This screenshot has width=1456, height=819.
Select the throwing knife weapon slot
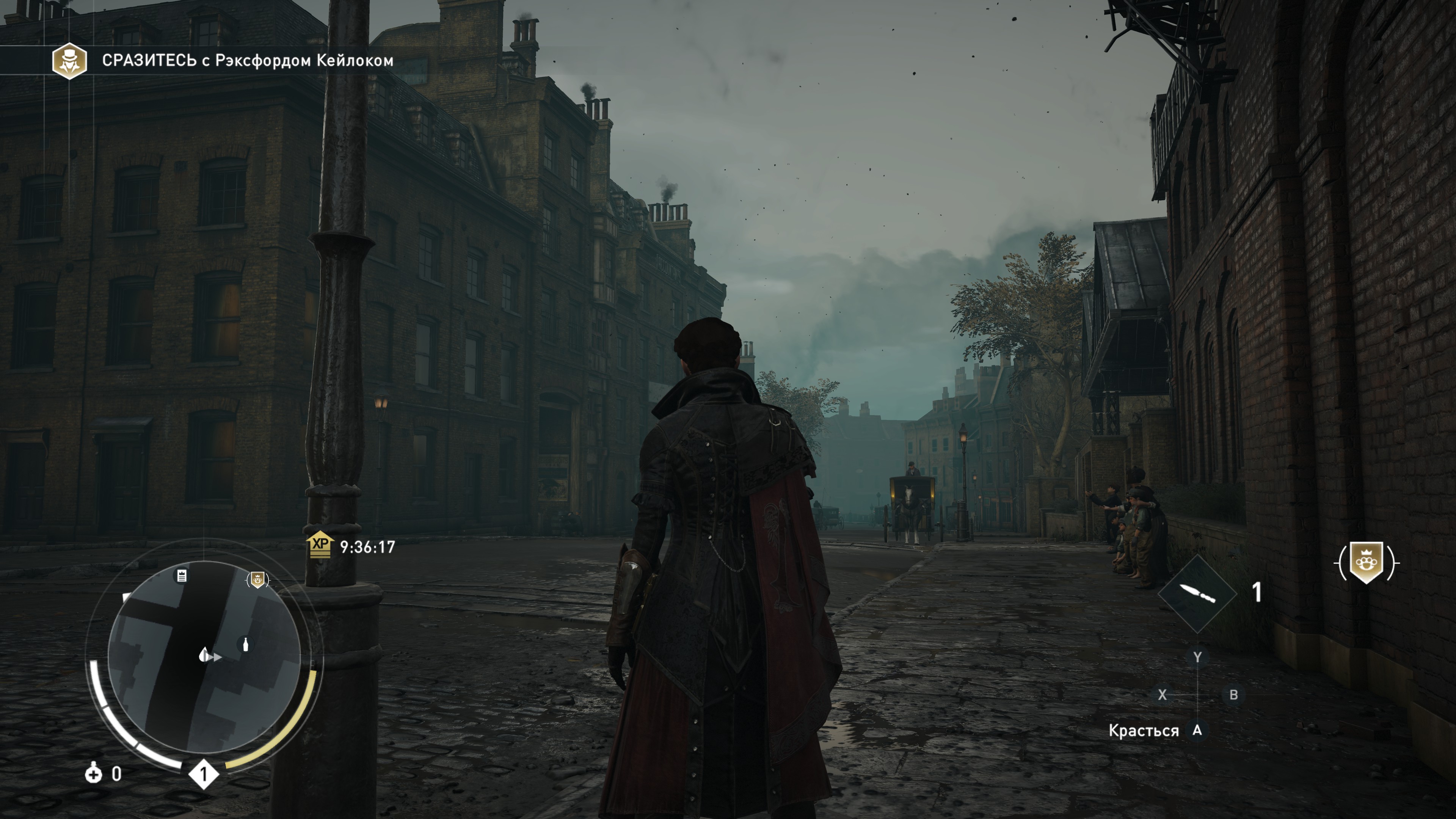tap(1197, 593)
